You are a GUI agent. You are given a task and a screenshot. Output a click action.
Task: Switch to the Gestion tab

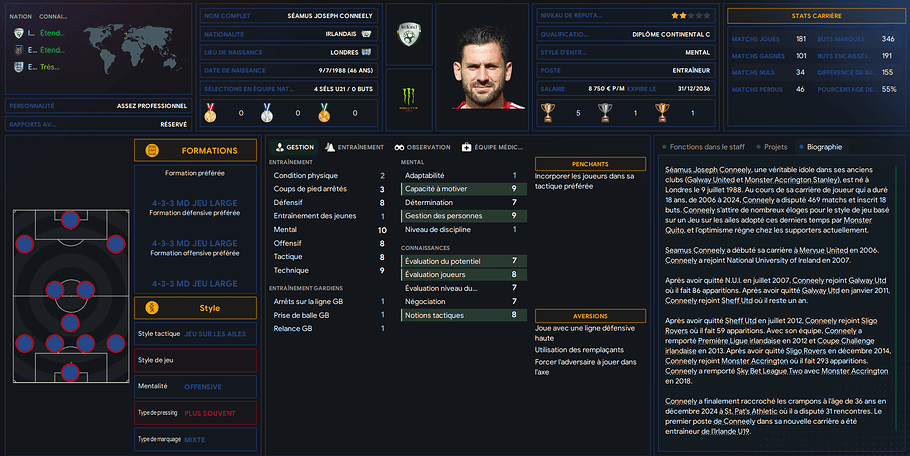[x=294, y=147]
